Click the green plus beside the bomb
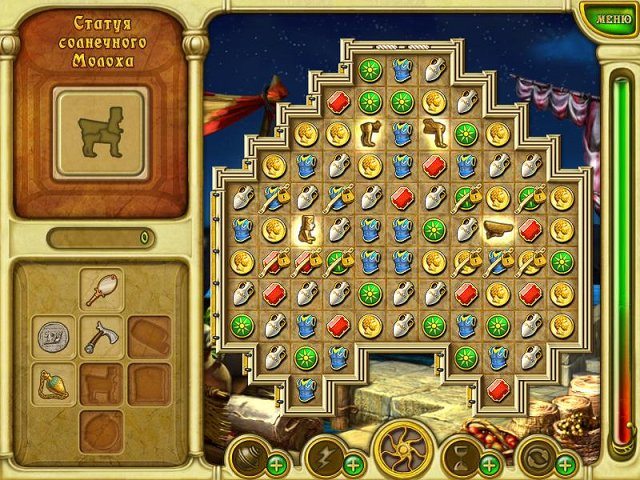 click(276, 464)
